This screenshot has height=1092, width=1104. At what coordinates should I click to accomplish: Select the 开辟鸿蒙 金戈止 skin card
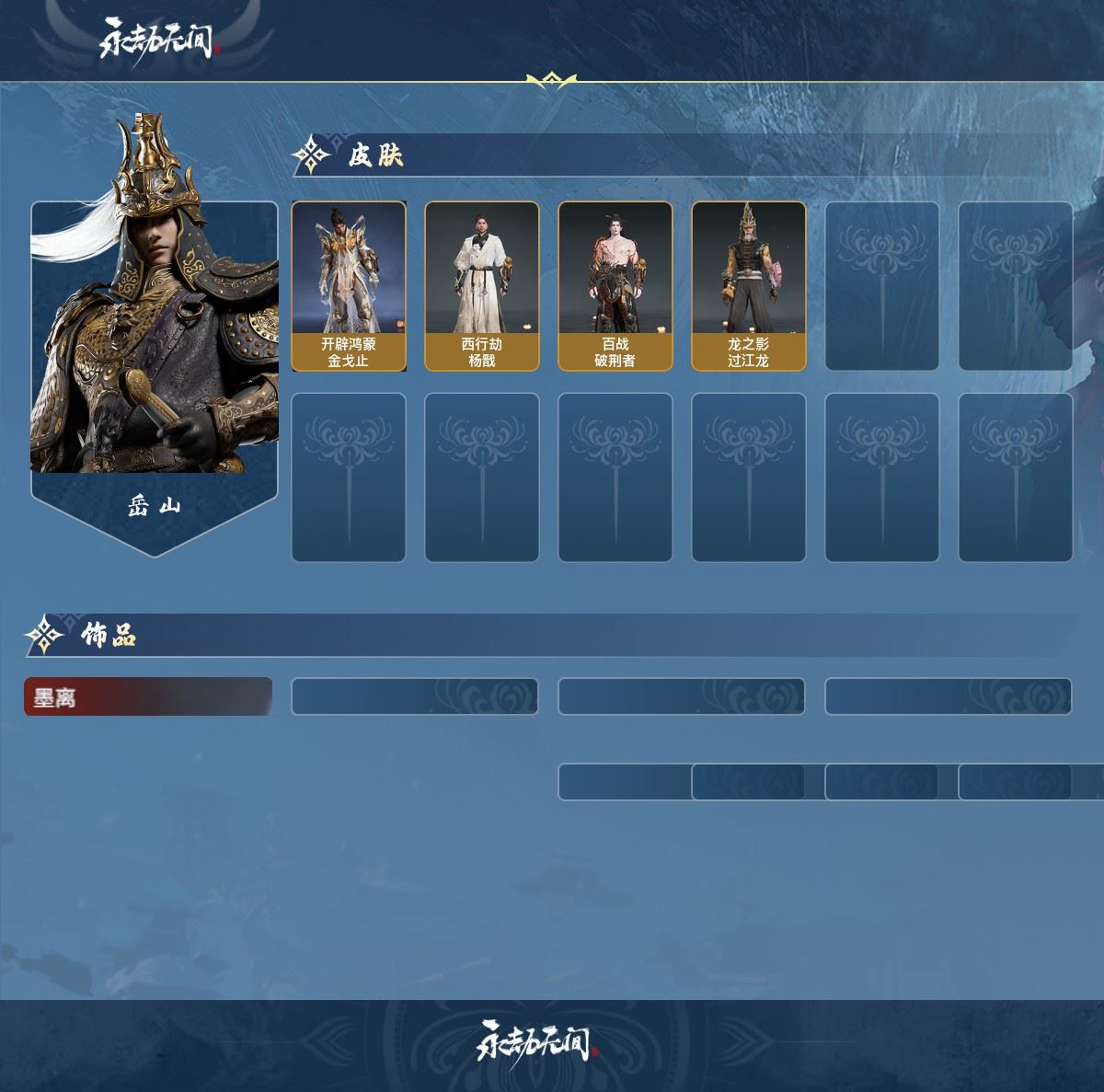(349, 286)
